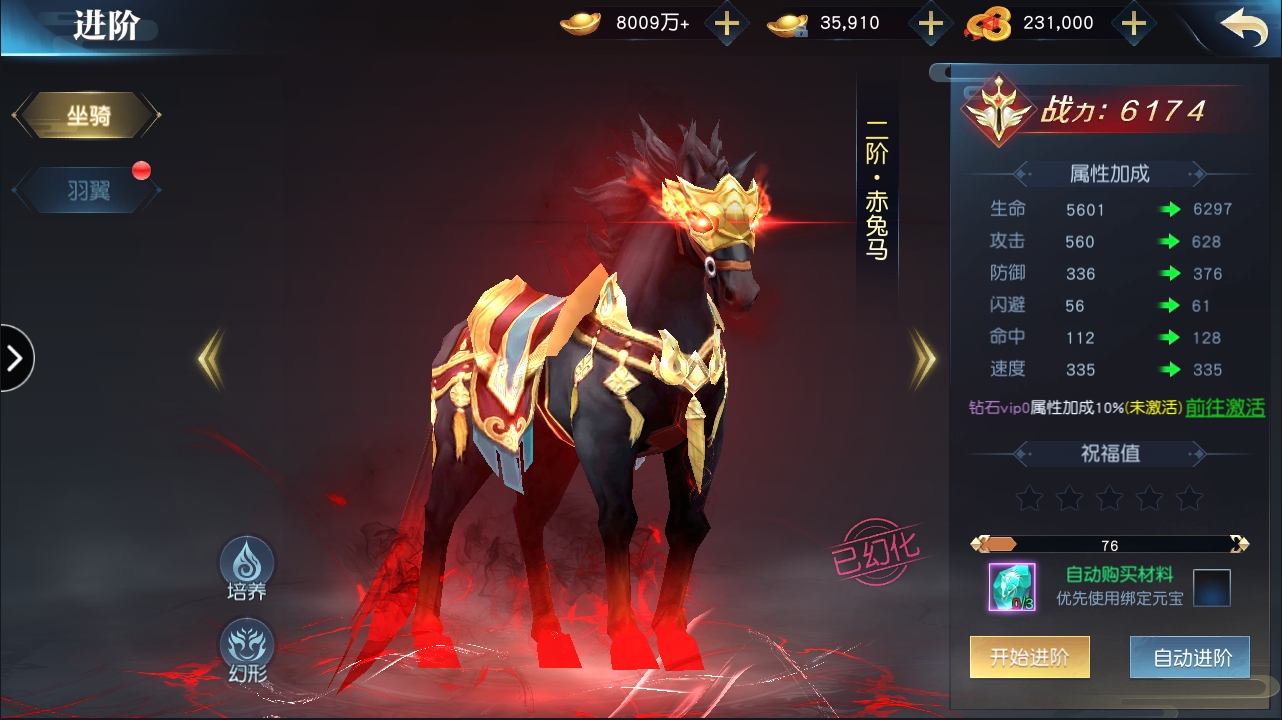Screen dimensions: 1282x720
Task: Add more gold ingots with the plus button
Action: click(727, 24)
